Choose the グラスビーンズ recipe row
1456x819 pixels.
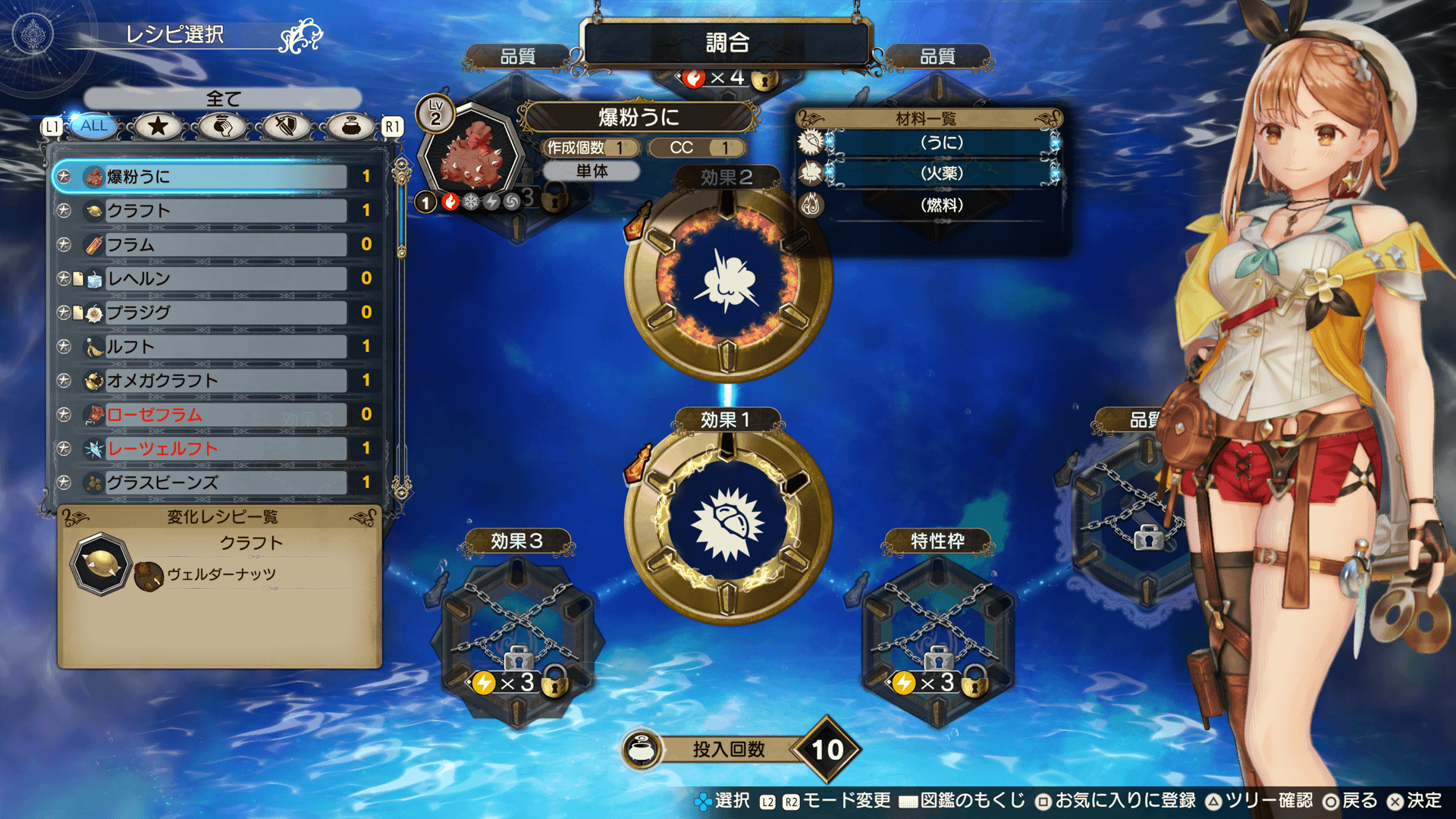[220, 482]
